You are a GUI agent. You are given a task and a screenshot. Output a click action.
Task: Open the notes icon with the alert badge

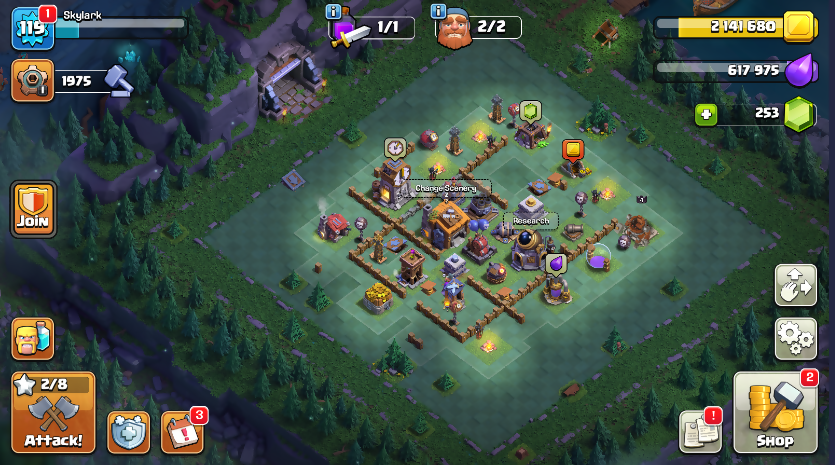tap(700, 431)
